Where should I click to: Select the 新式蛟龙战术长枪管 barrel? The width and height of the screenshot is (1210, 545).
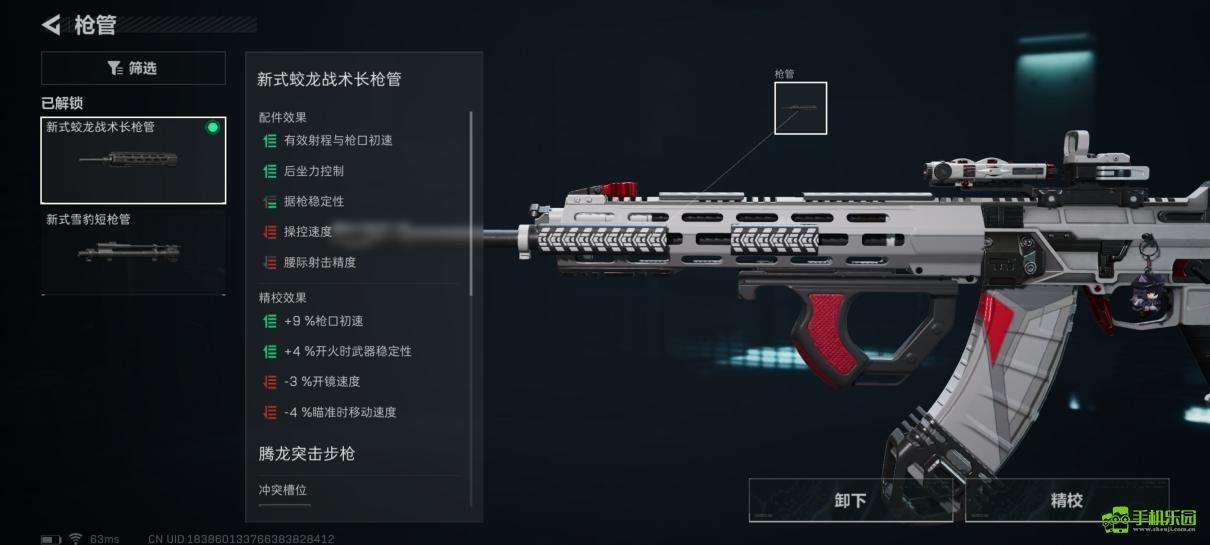(133, 160)
